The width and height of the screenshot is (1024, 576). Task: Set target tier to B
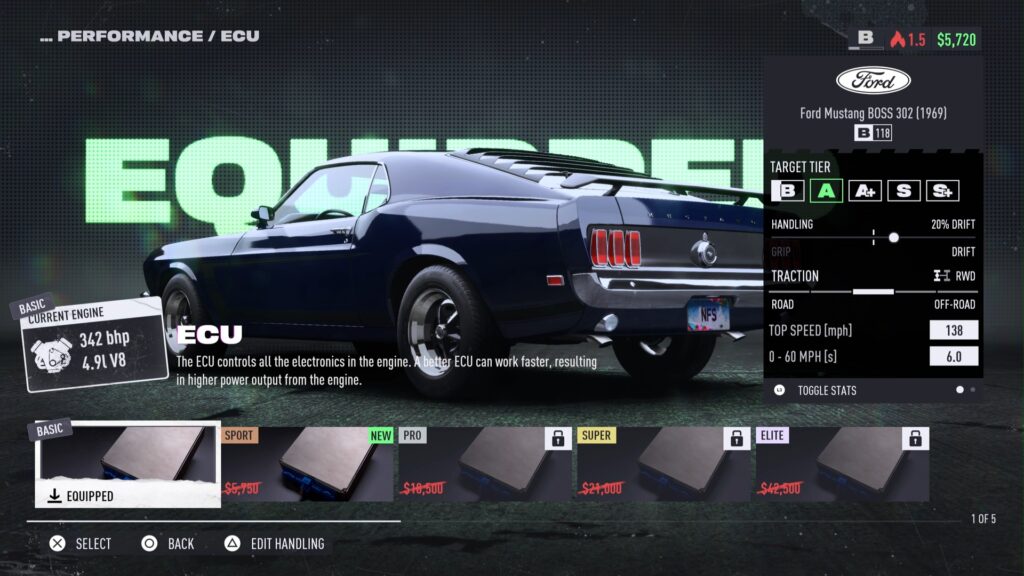(x=788, y=190)
